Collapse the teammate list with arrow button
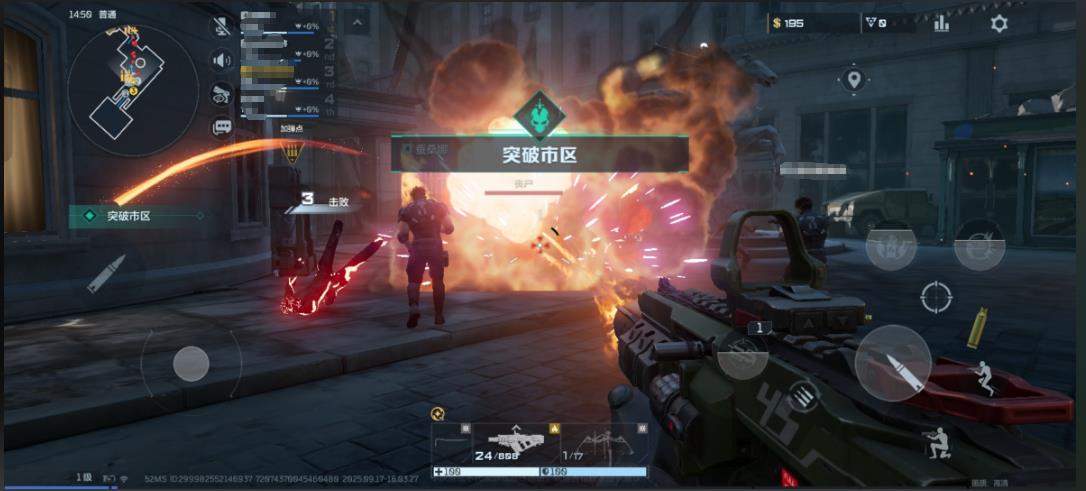This screenshot has width=1086, height=491. click(357, 22)
